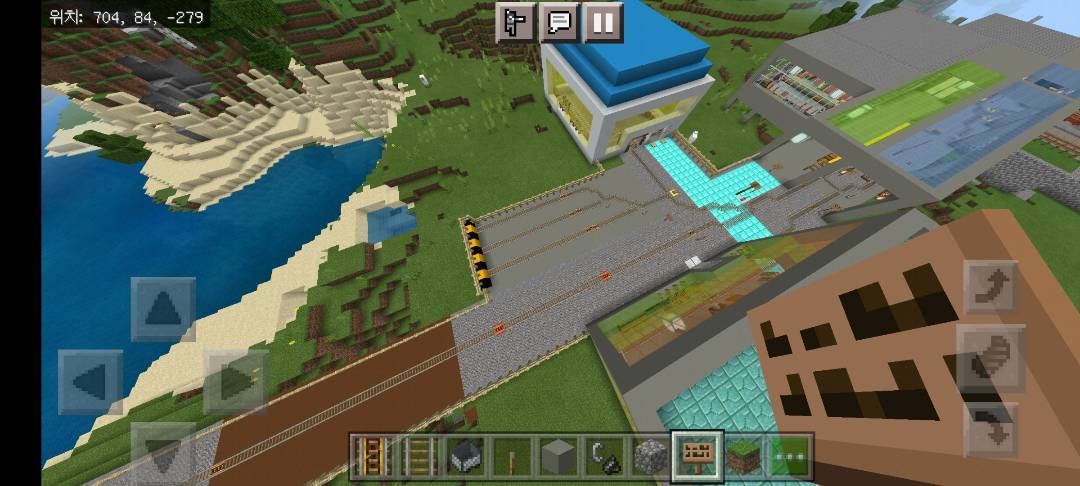1080x486 pixels.
Task: Equip the flint and steel slot
Action: pos(605,457)
